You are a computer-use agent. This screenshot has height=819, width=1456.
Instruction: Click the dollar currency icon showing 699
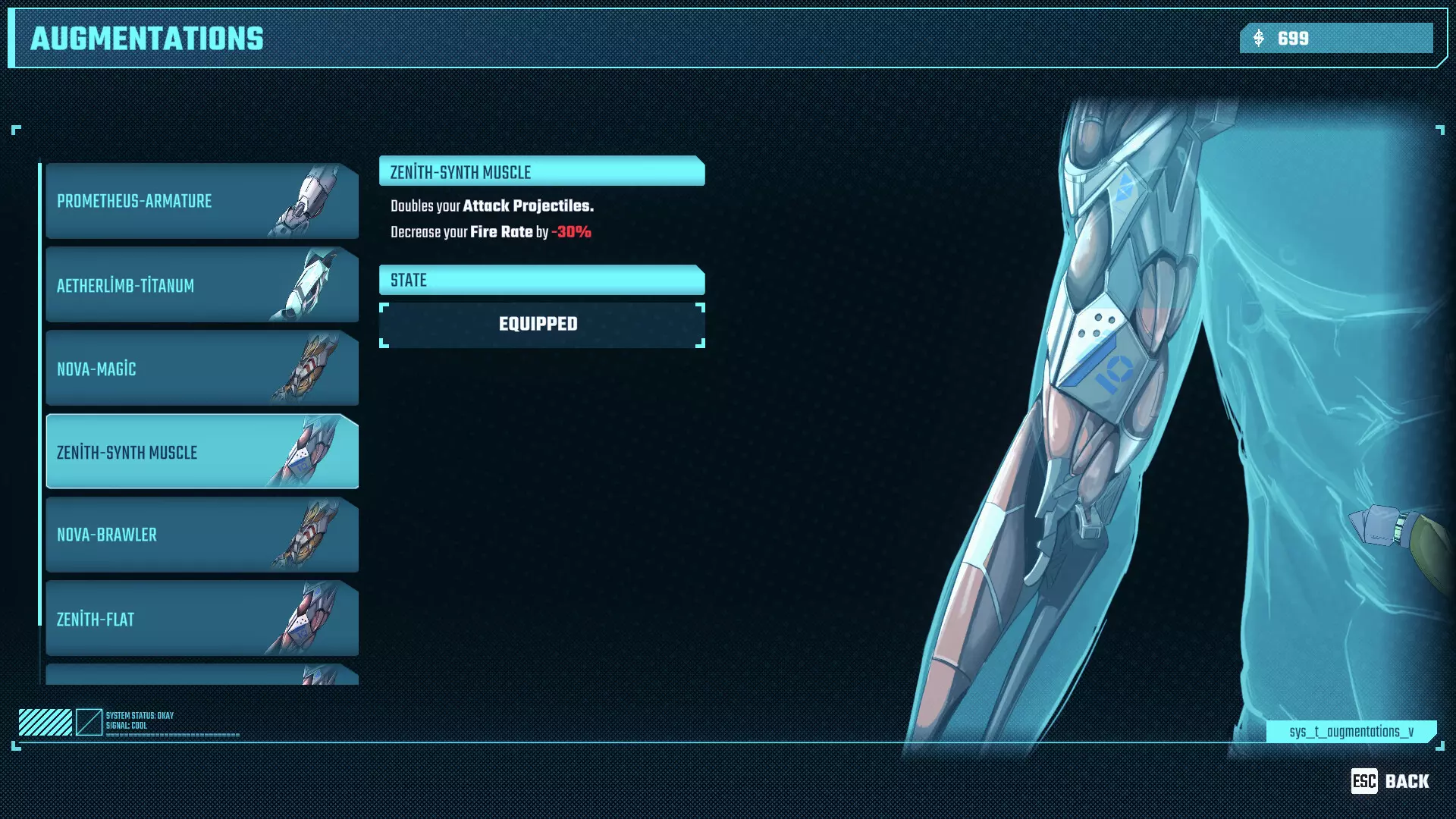pos(1258,38)
